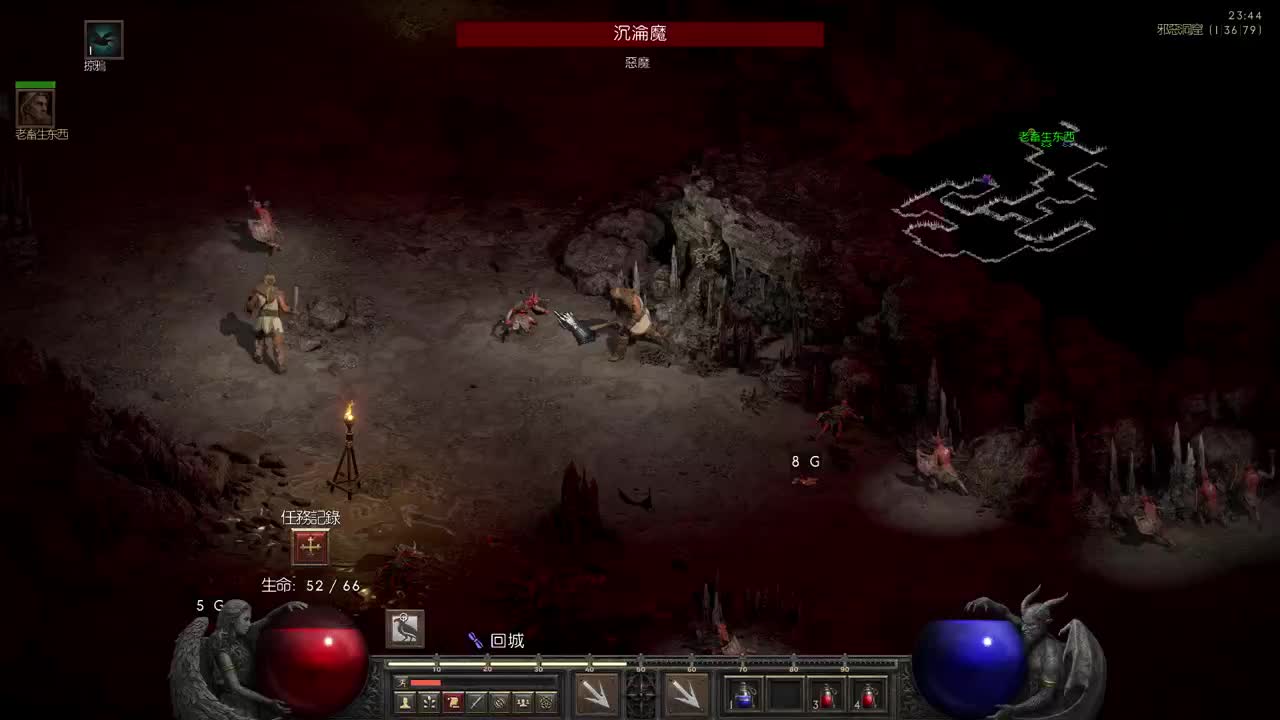1280x720 pixels.
Task: Click the 沉淪魔 boss name banner
Action: tap(639, 33)
